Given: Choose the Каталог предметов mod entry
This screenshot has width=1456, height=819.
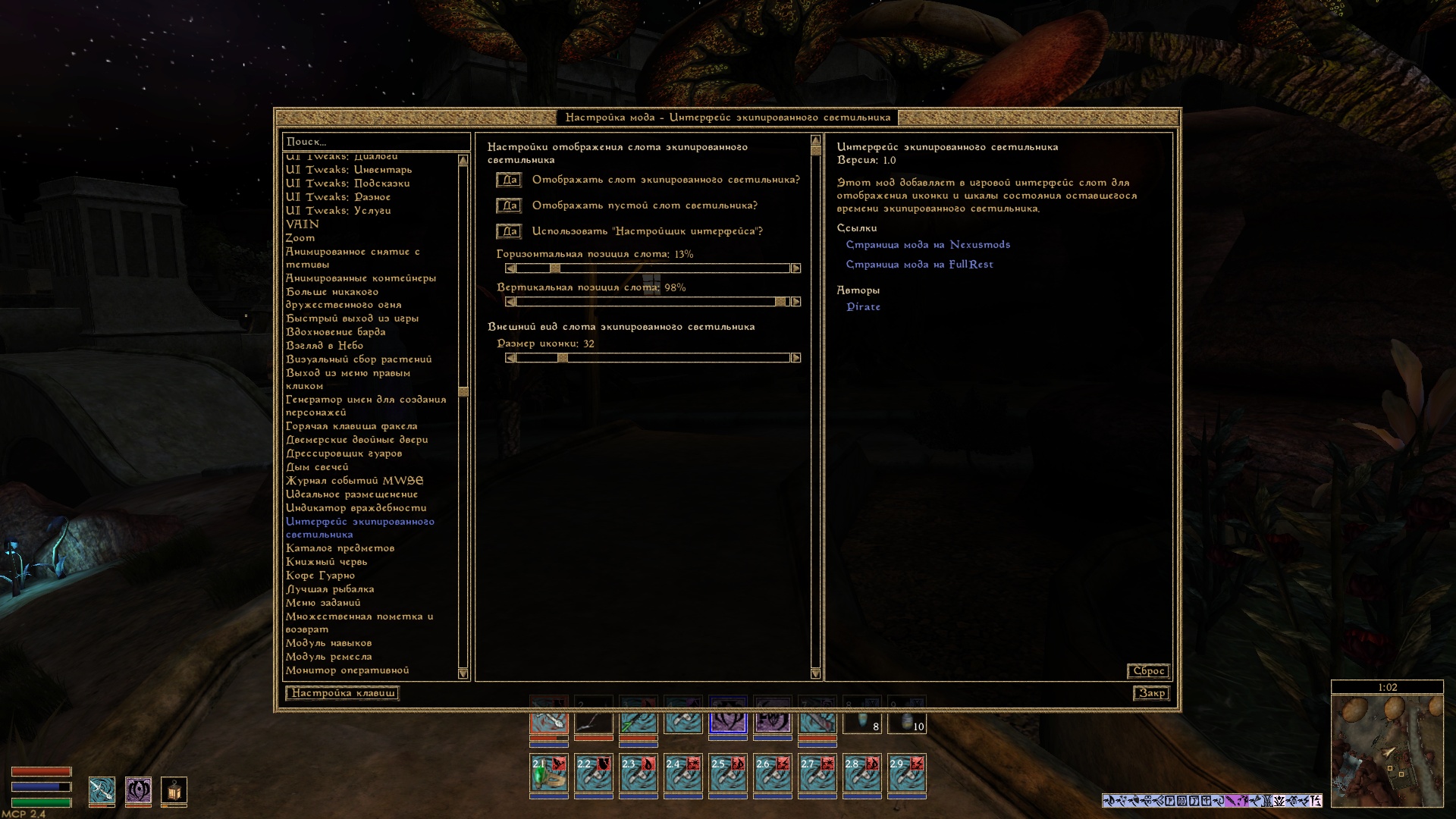Looking at the screenshot, I should [340, 548].
